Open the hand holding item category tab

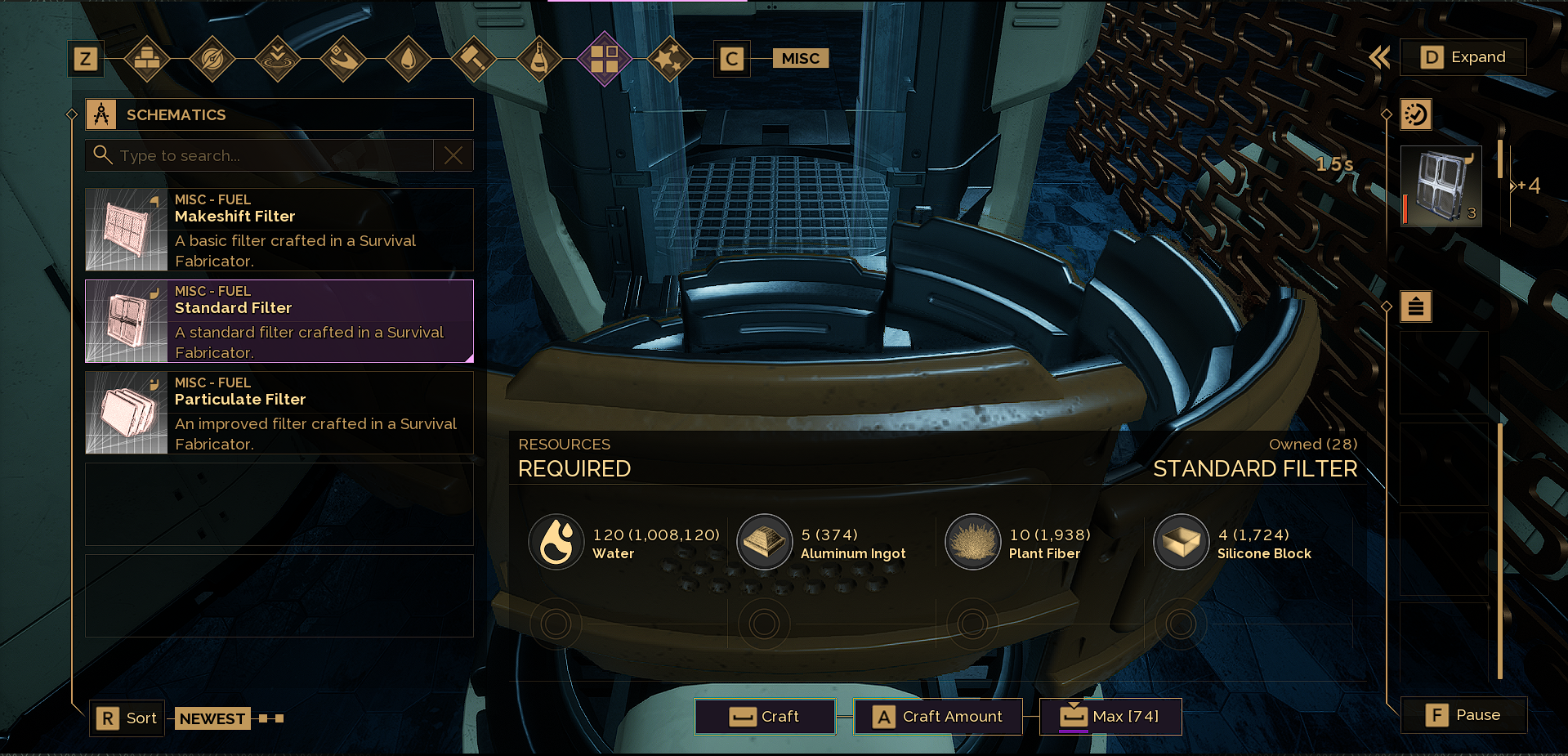(x=343, y=58)
